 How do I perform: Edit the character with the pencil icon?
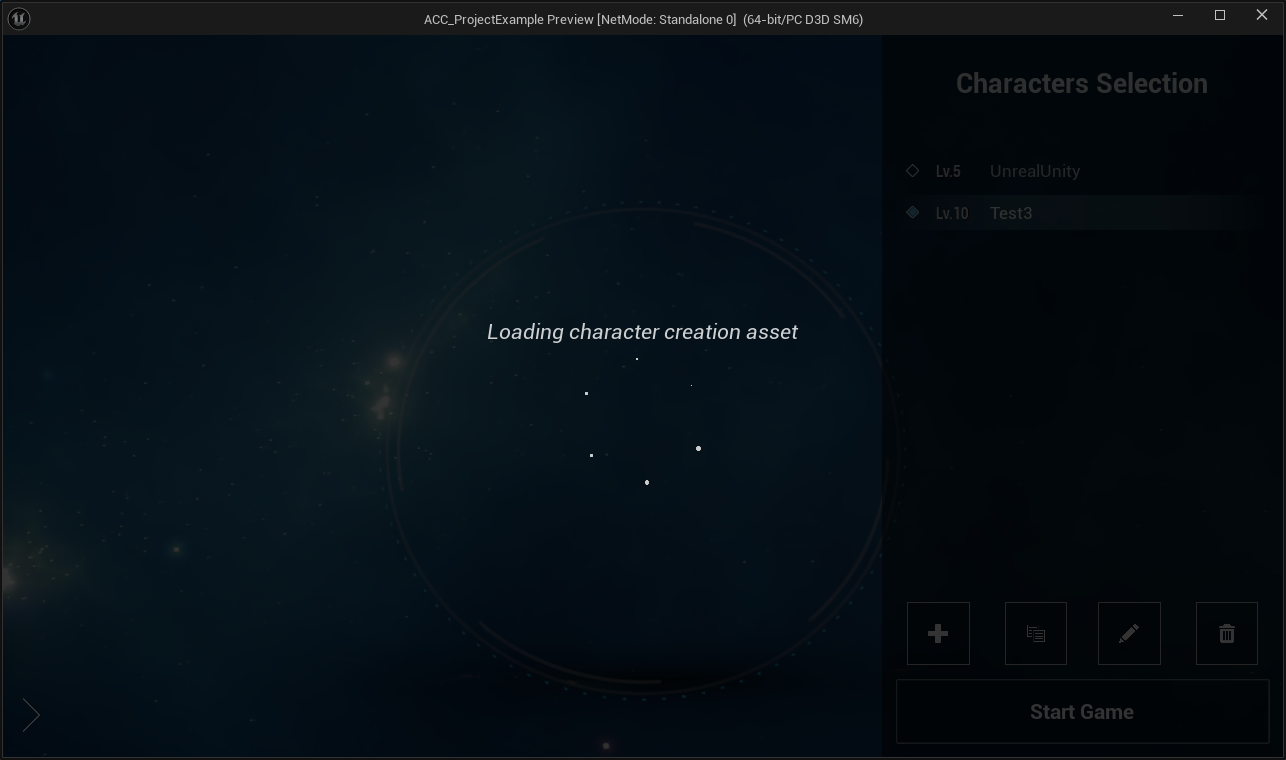click(x=1129, y=633)
